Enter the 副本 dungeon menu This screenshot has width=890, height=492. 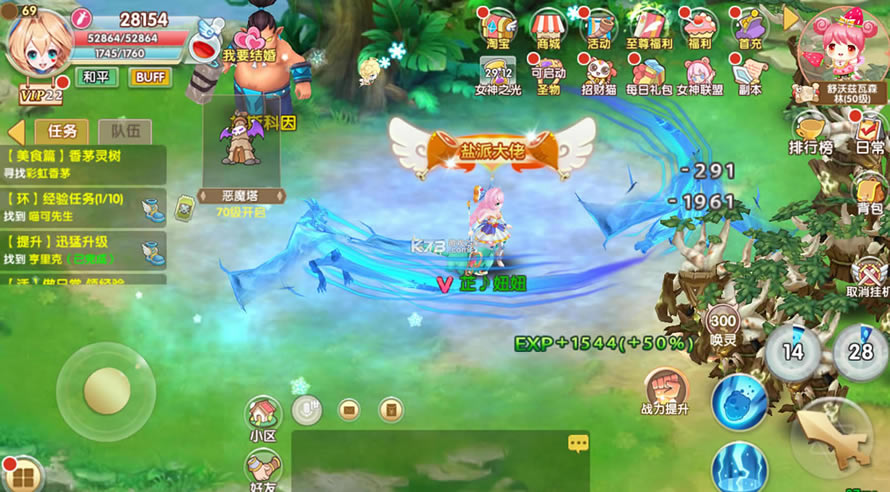pos(749,73)
